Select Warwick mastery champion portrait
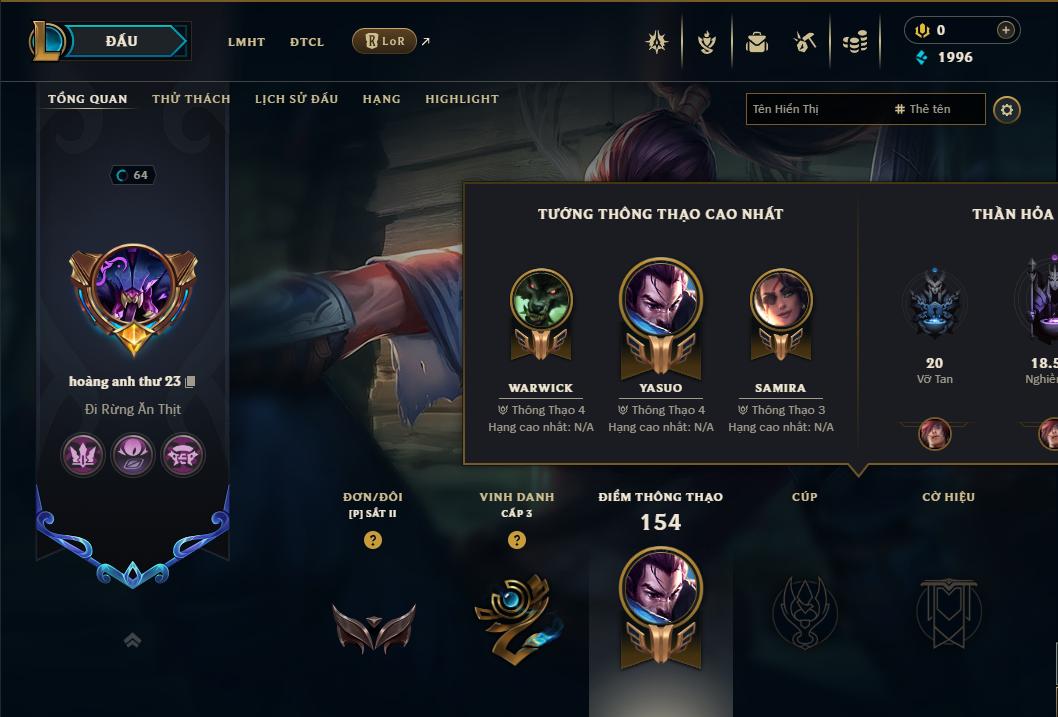1058x717 pixels. [x=541, y=300]
